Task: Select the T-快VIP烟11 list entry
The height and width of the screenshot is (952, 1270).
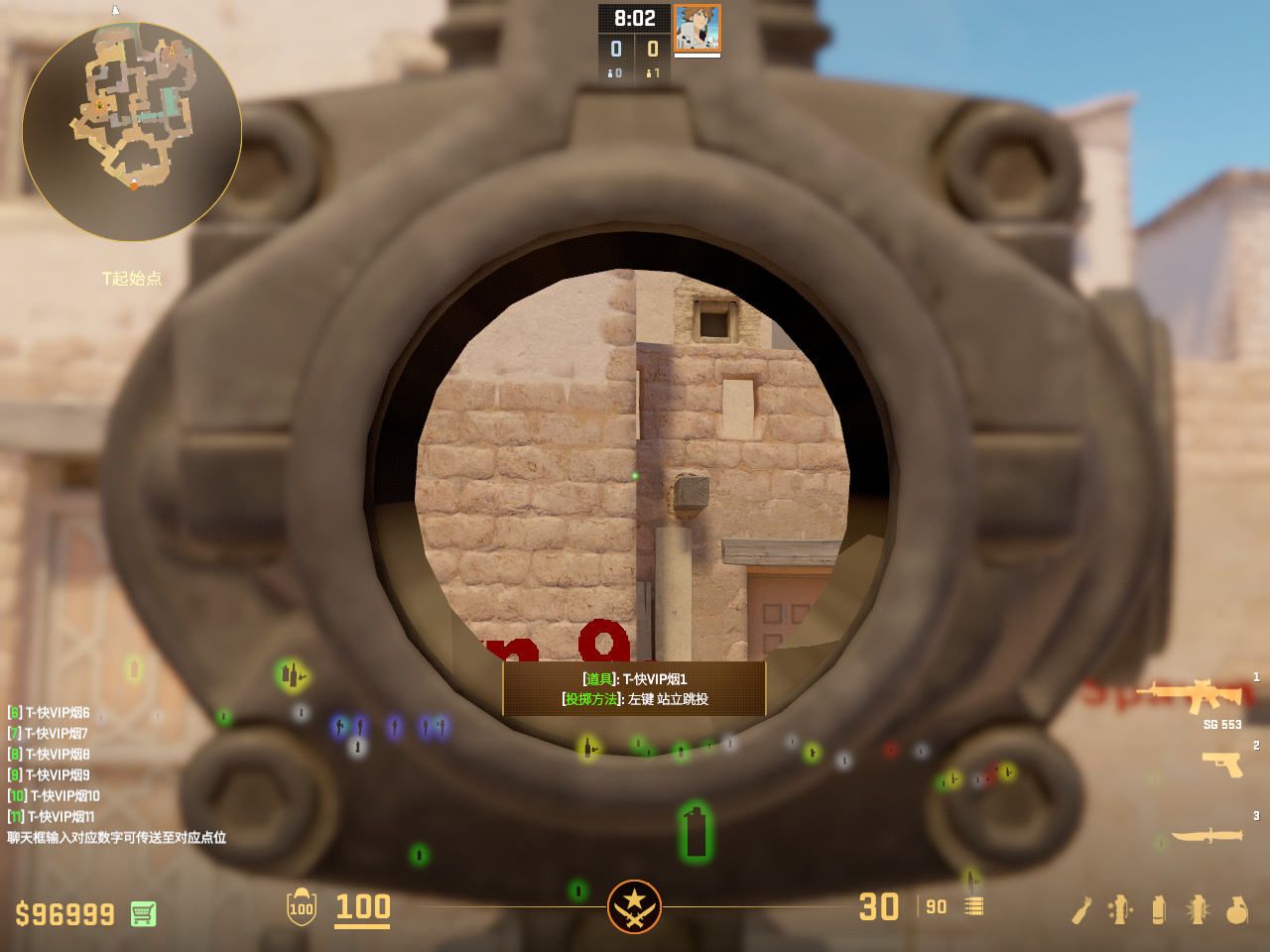Action: (52, 816)
